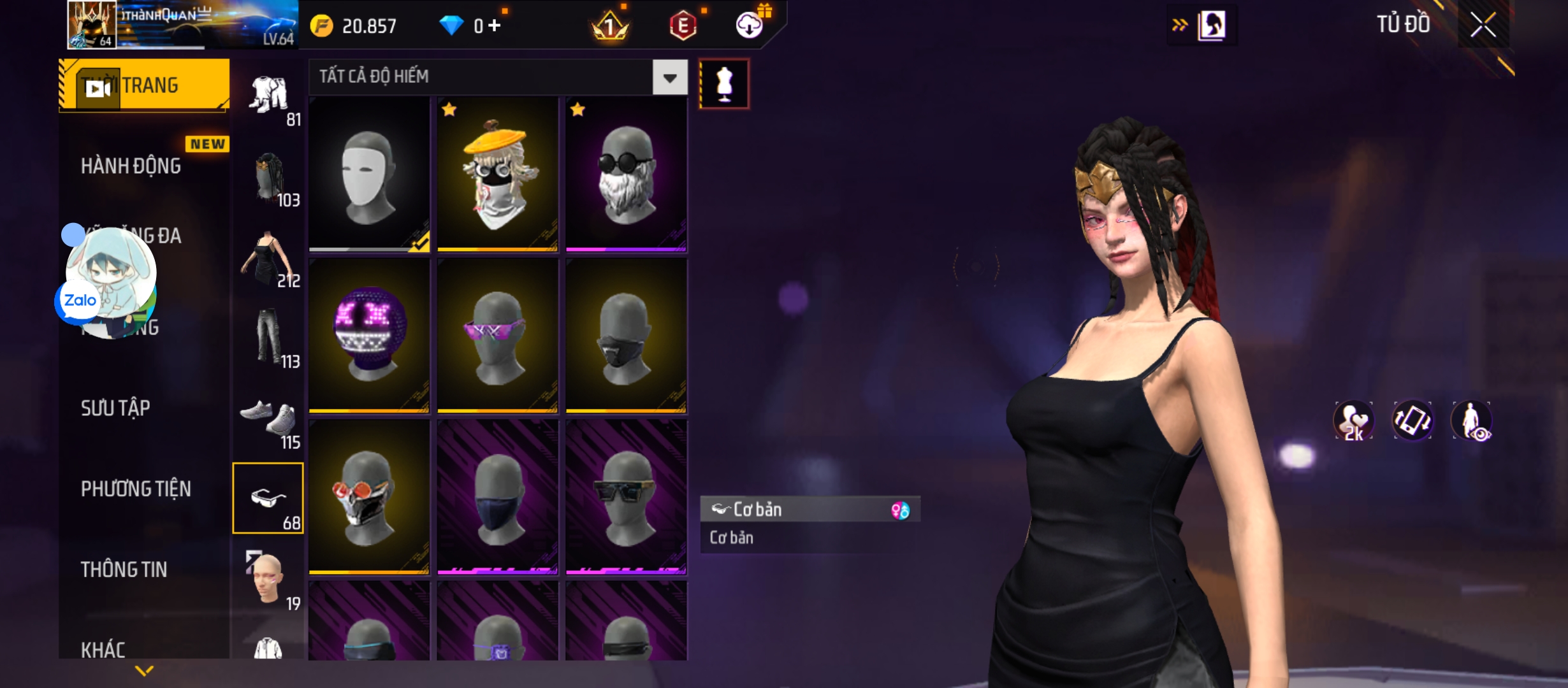Click the mannequin preview button
1568x688 pixels.
tap(724, 84)
